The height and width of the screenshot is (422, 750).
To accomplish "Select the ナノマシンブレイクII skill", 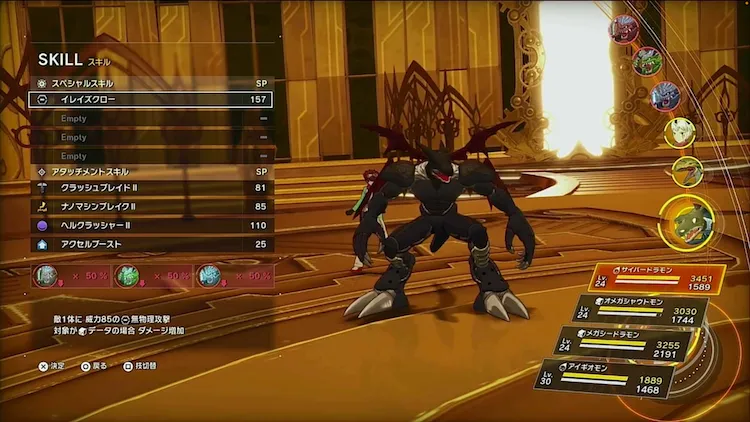I will (150, 207).
